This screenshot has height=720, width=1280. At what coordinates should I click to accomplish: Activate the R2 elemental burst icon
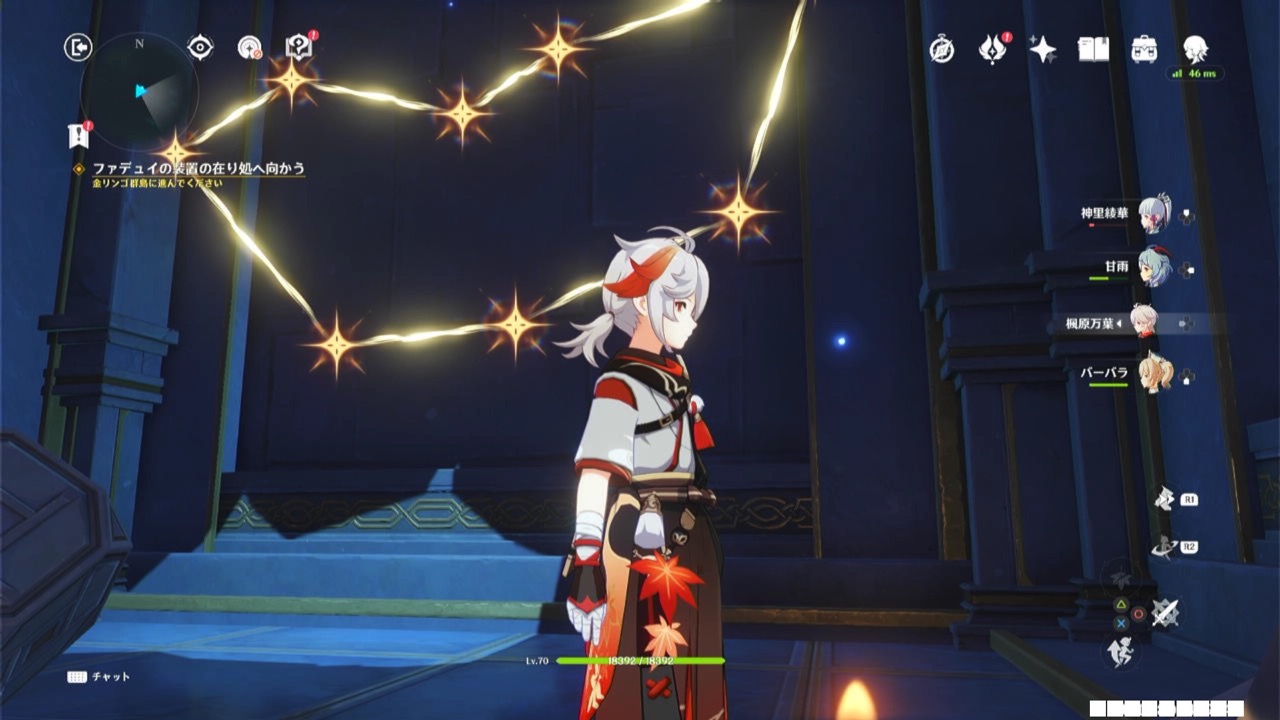coord(1164,546)
